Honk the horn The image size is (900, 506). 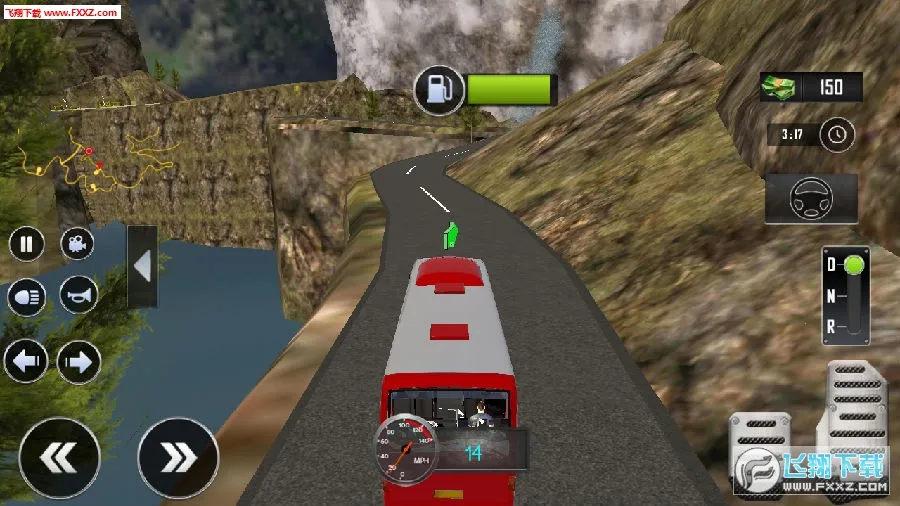click(78, 295)
